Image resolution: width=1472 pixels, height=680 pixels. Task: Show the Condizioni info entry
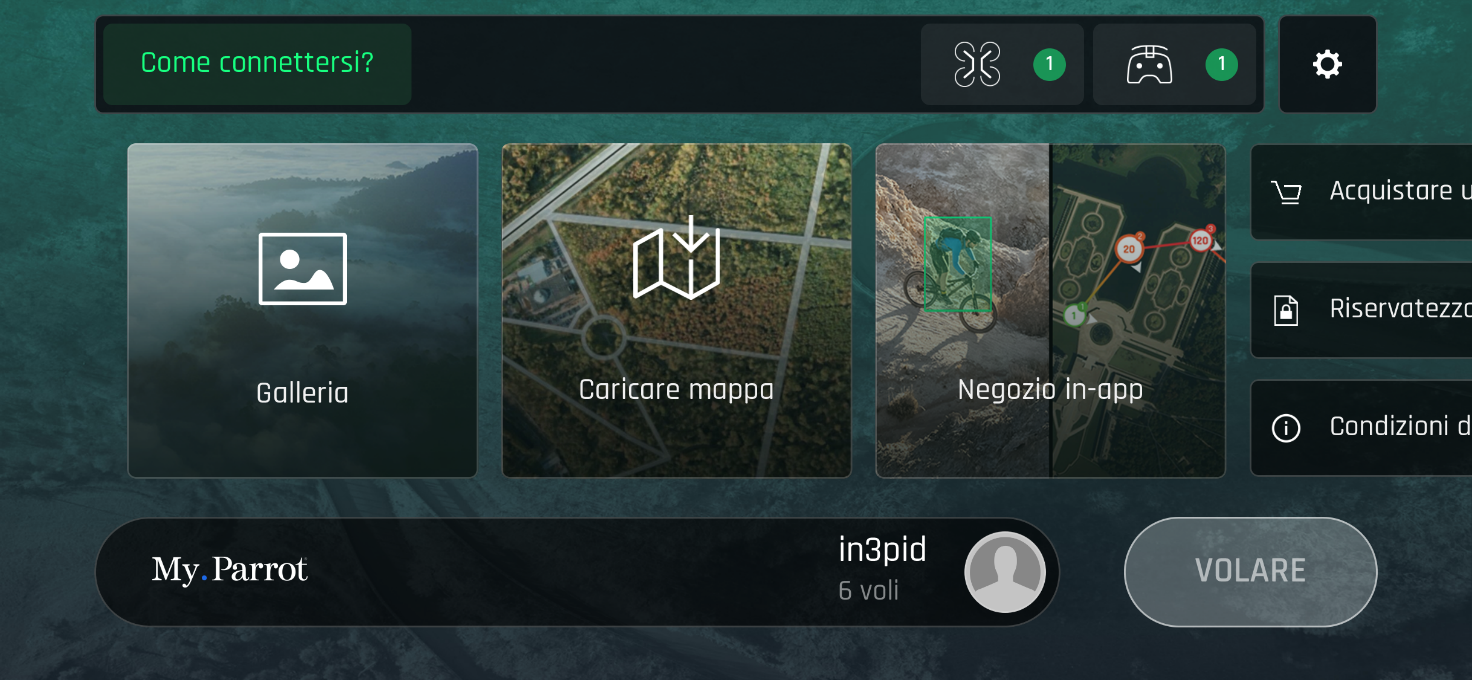click(1362, 428)
